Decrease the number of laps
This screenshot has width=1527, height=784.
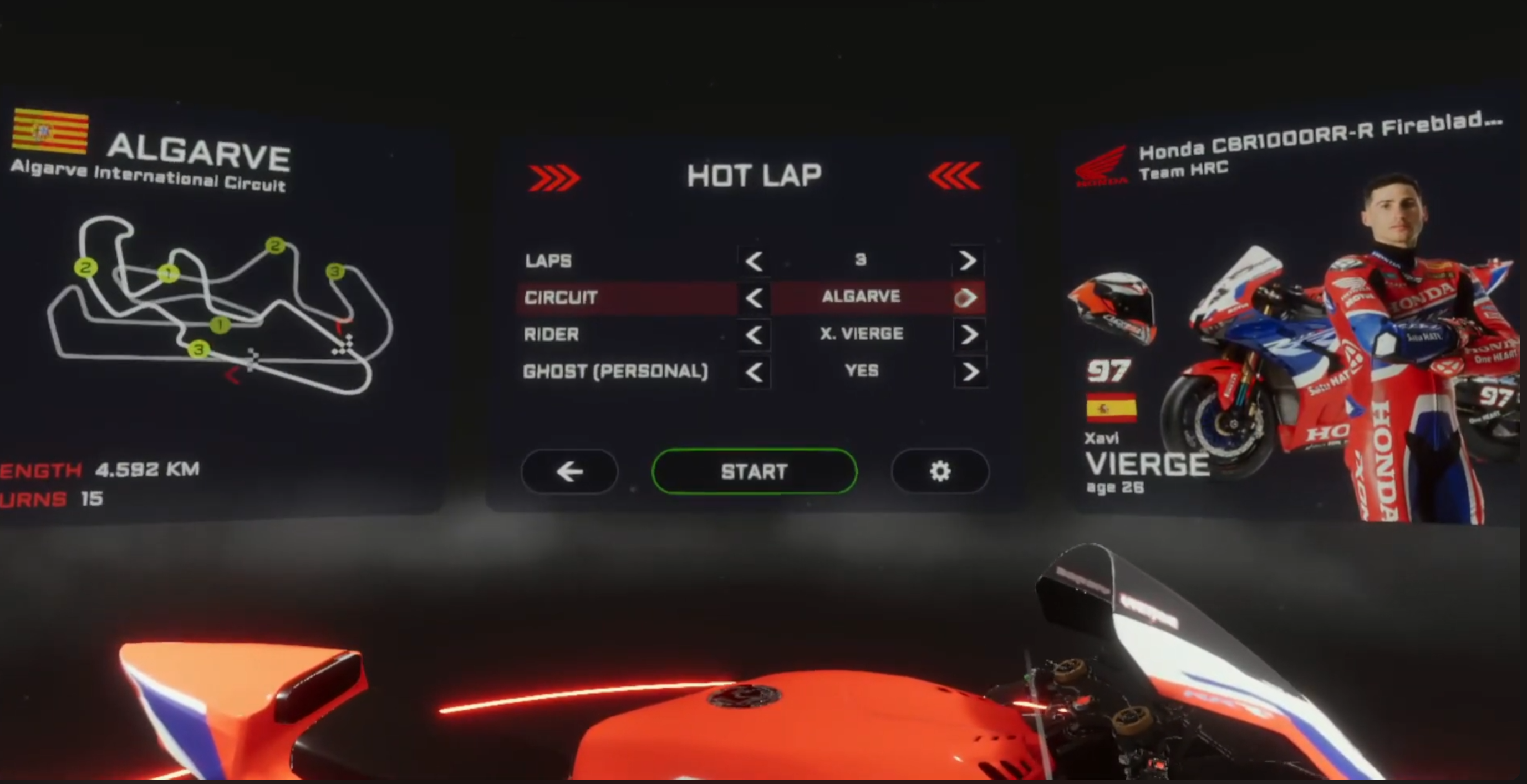click(x=754, y=261)
